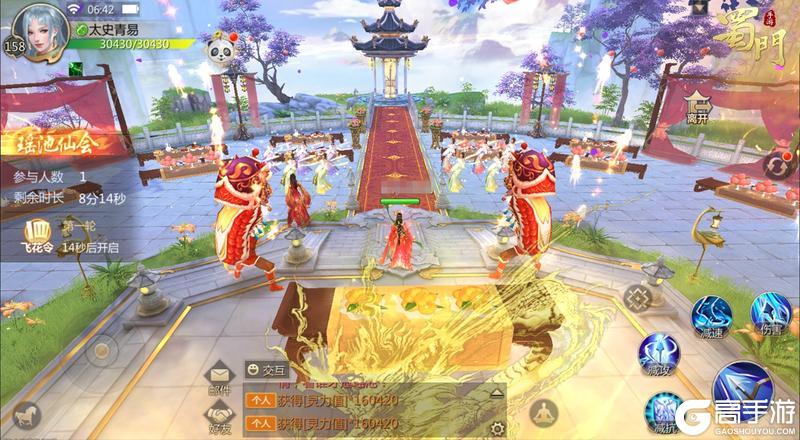Open the player portrait of 太史青易

[x=39, y=28]
